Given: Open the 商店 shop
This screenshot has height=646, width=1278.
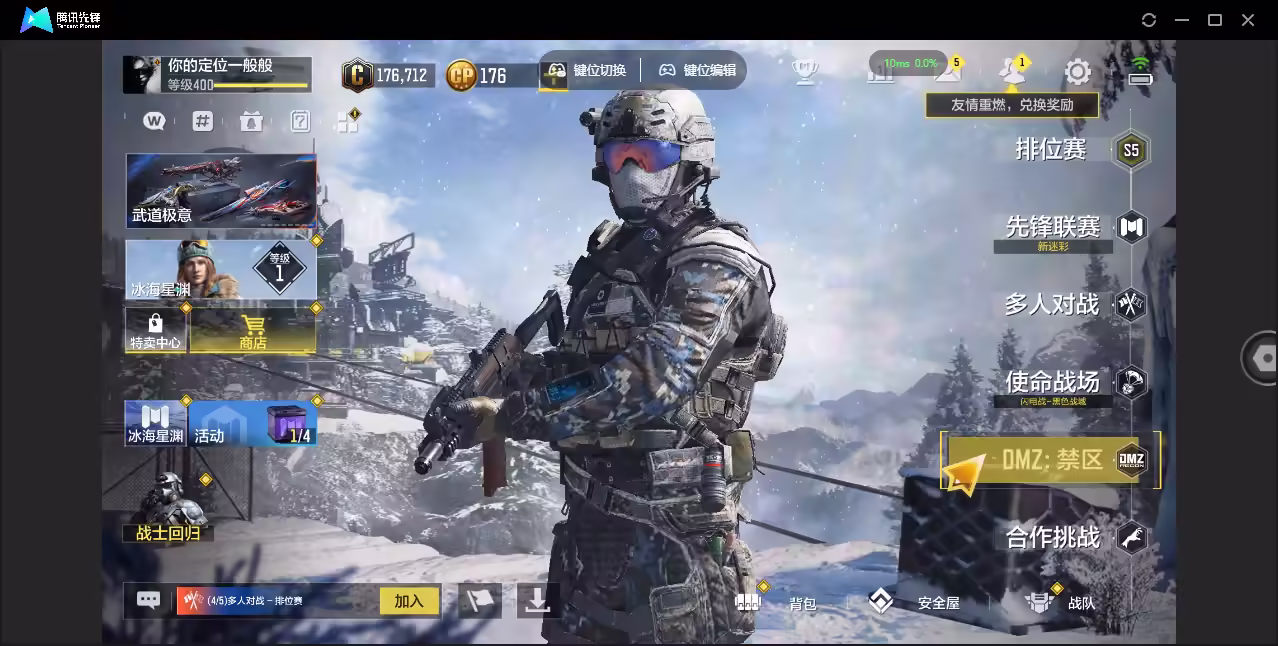Looking at the screenshot, I should [253, 330].
